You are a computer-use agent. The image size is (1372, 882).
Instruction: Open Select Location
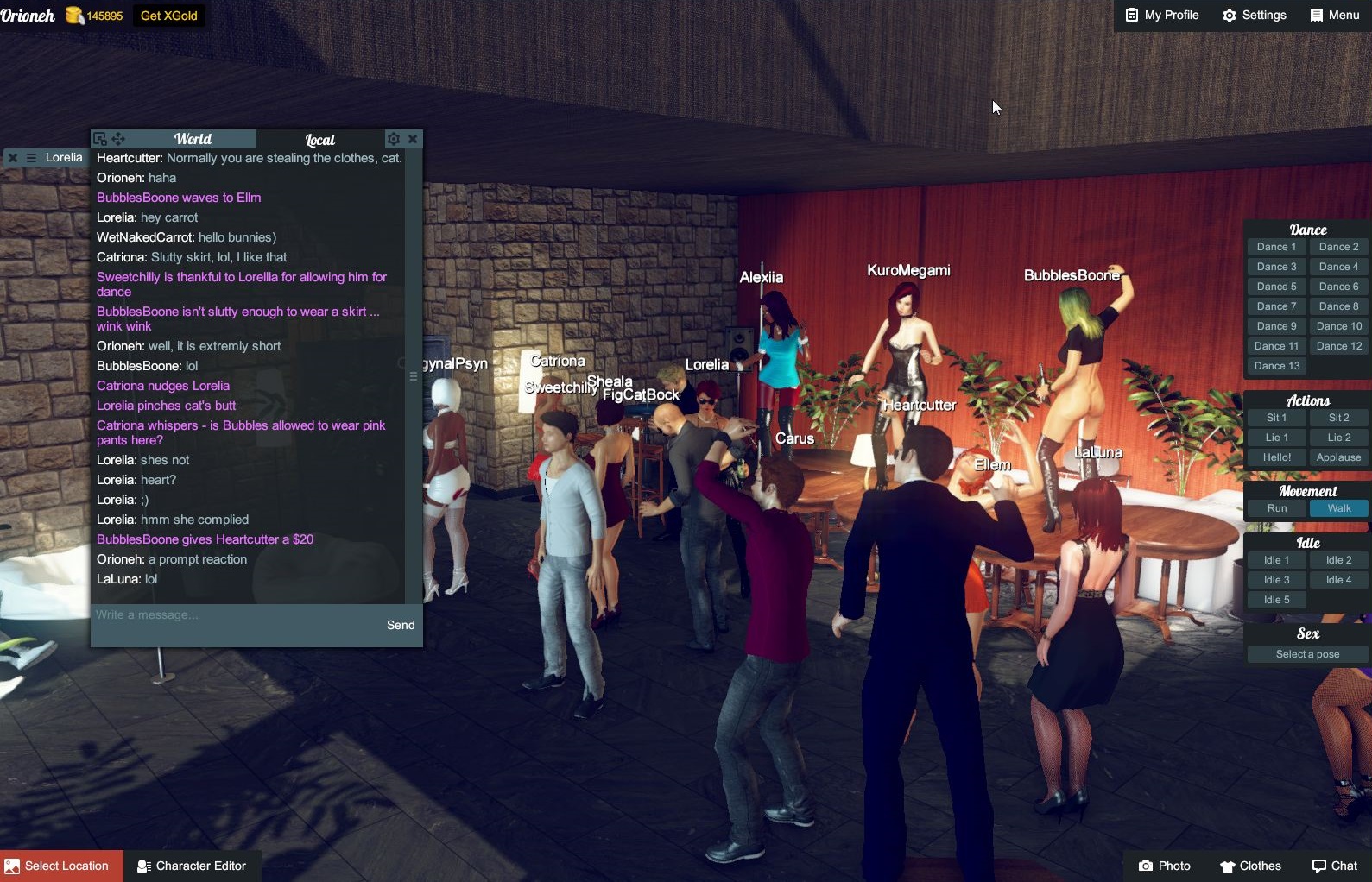[60, 866]
